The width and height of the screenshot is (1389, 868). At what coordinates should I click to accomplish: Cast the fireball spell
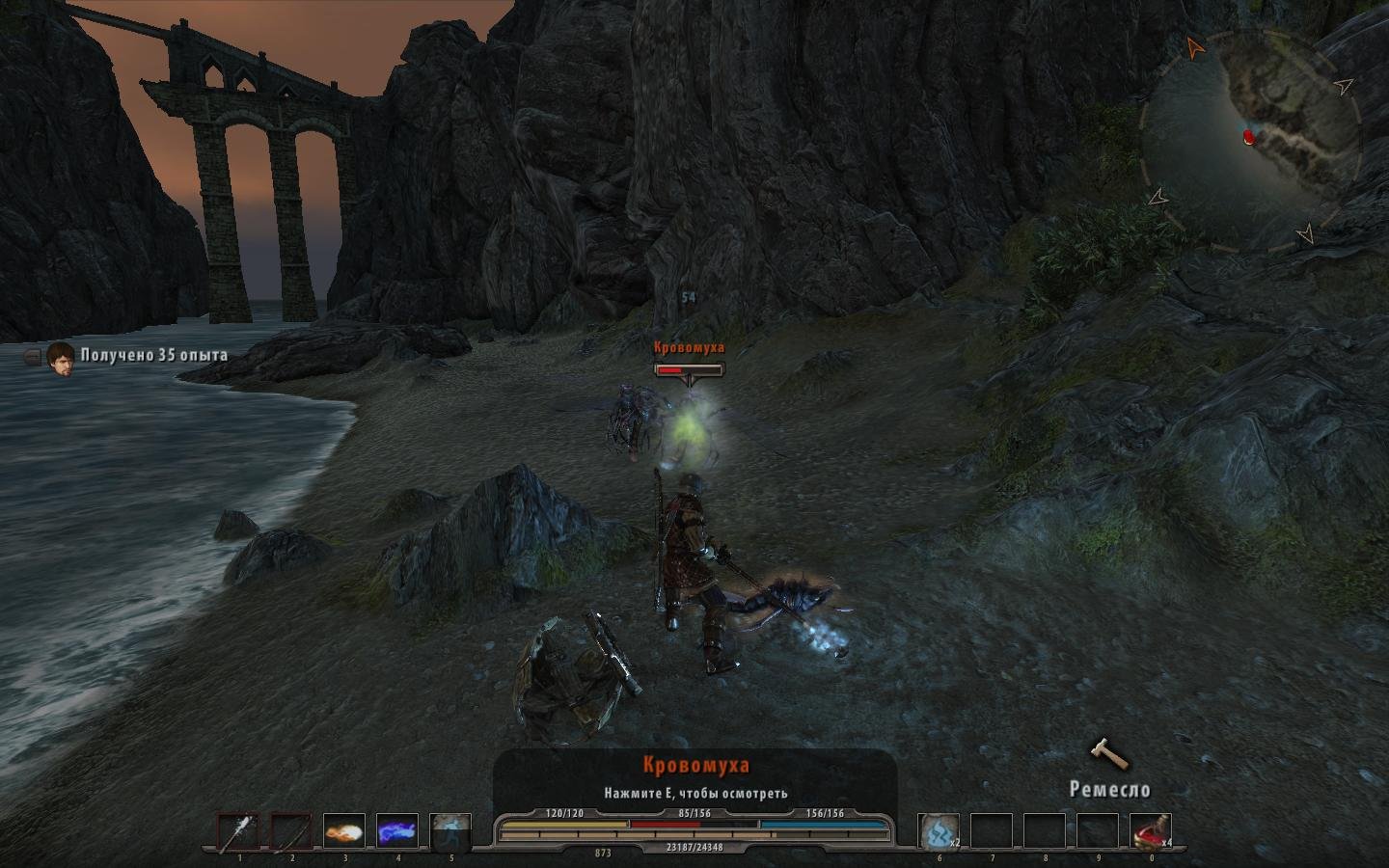pos(343,832)
